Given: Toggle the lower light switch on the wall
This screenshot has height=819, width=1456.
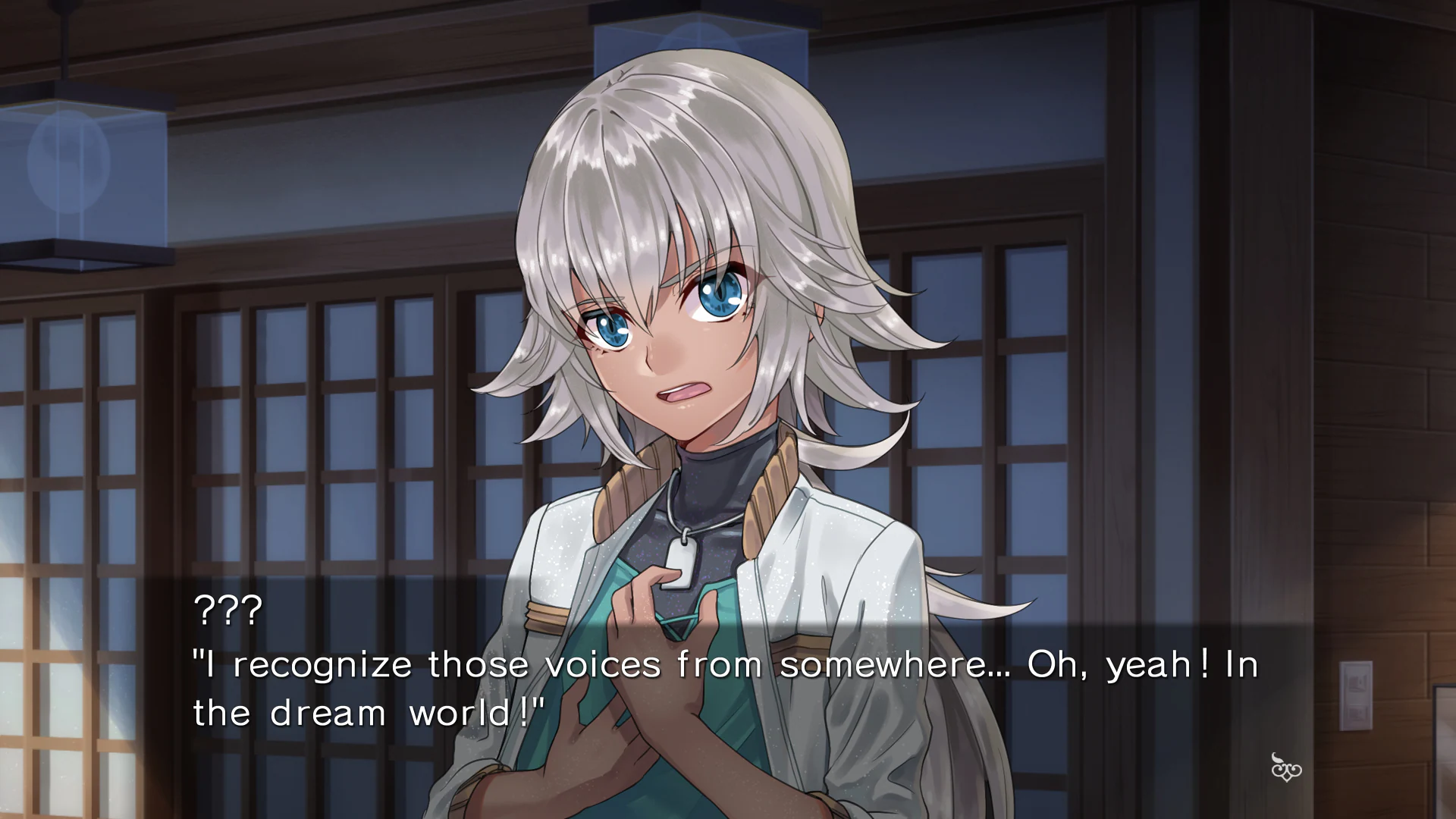Looking at the screenshot, I should coord(1357,715).
